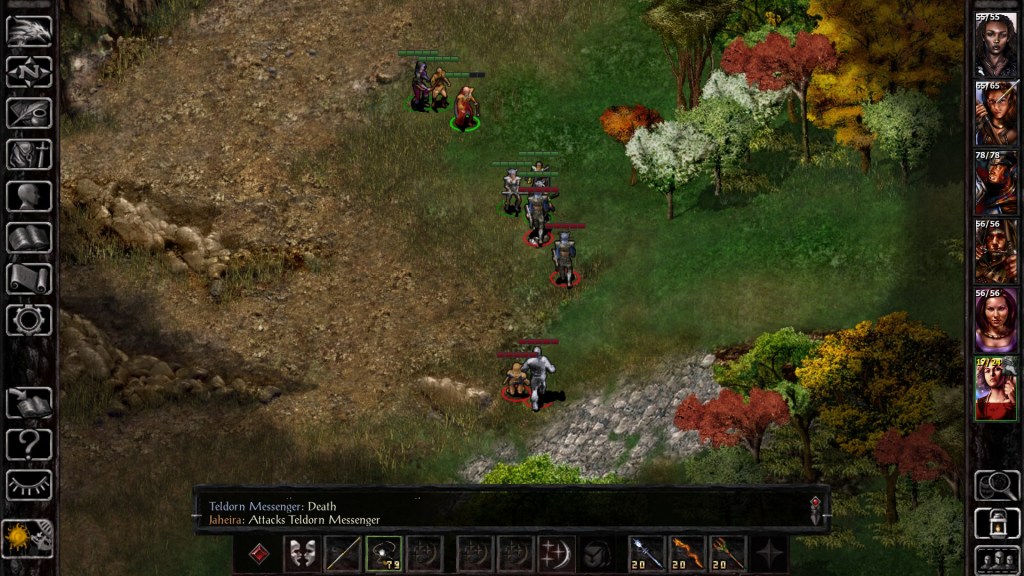Show the character record head icon
This screenshot has width=1024, height=576.
(x=29, y=196)
